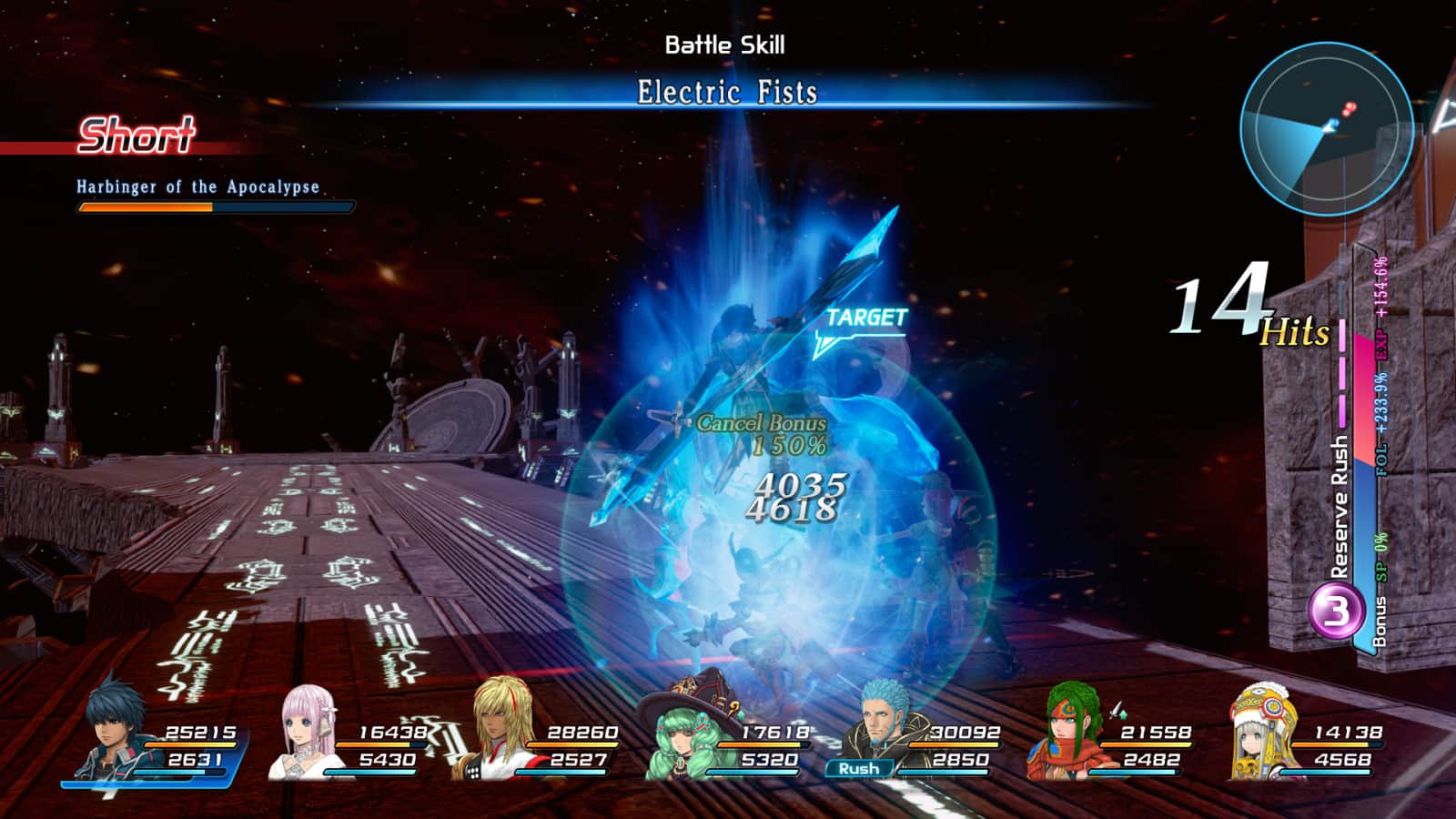Pick the green-haired witch hat portrait

(x=689, y=733)
